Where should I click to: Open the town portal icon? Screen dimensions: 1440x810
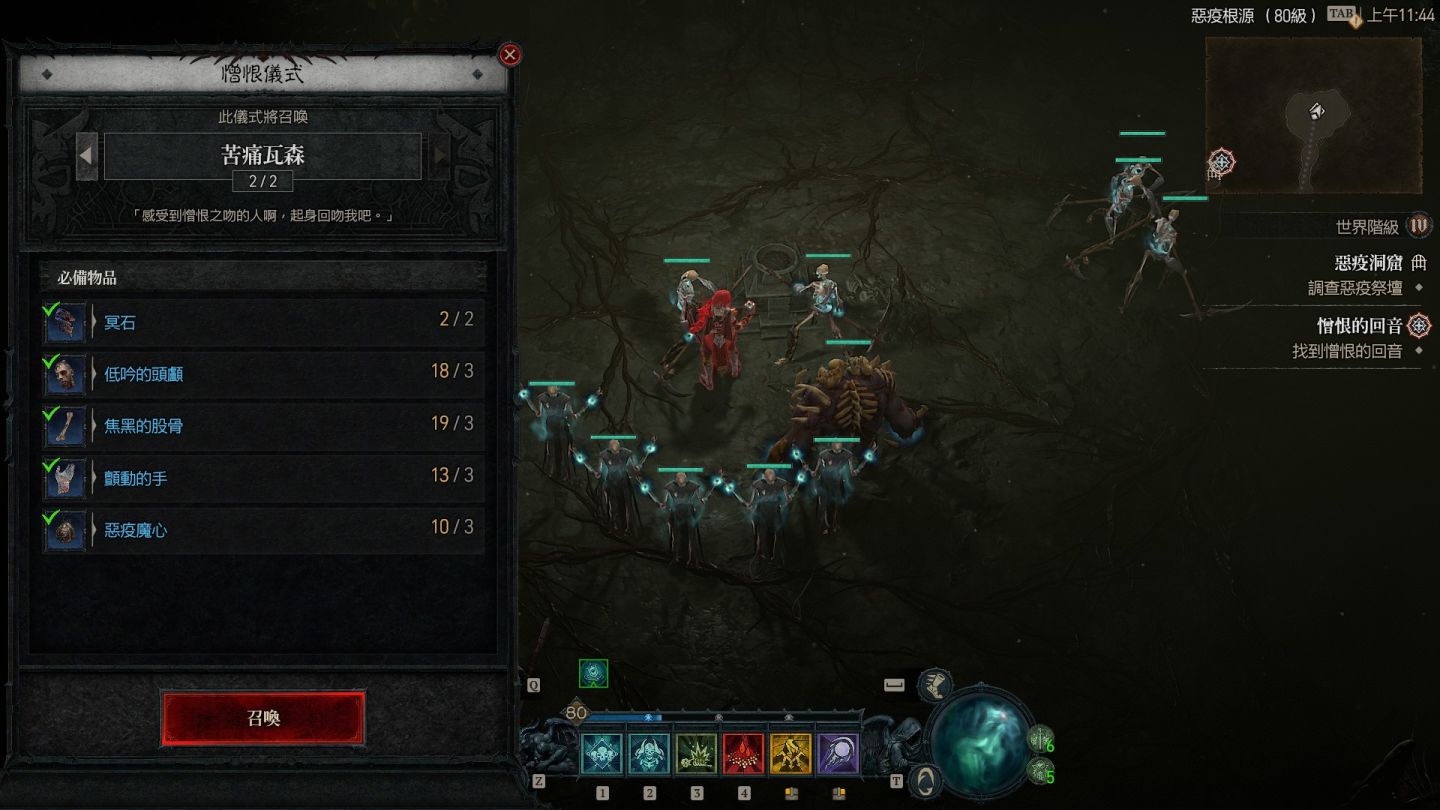pos(928,780)
